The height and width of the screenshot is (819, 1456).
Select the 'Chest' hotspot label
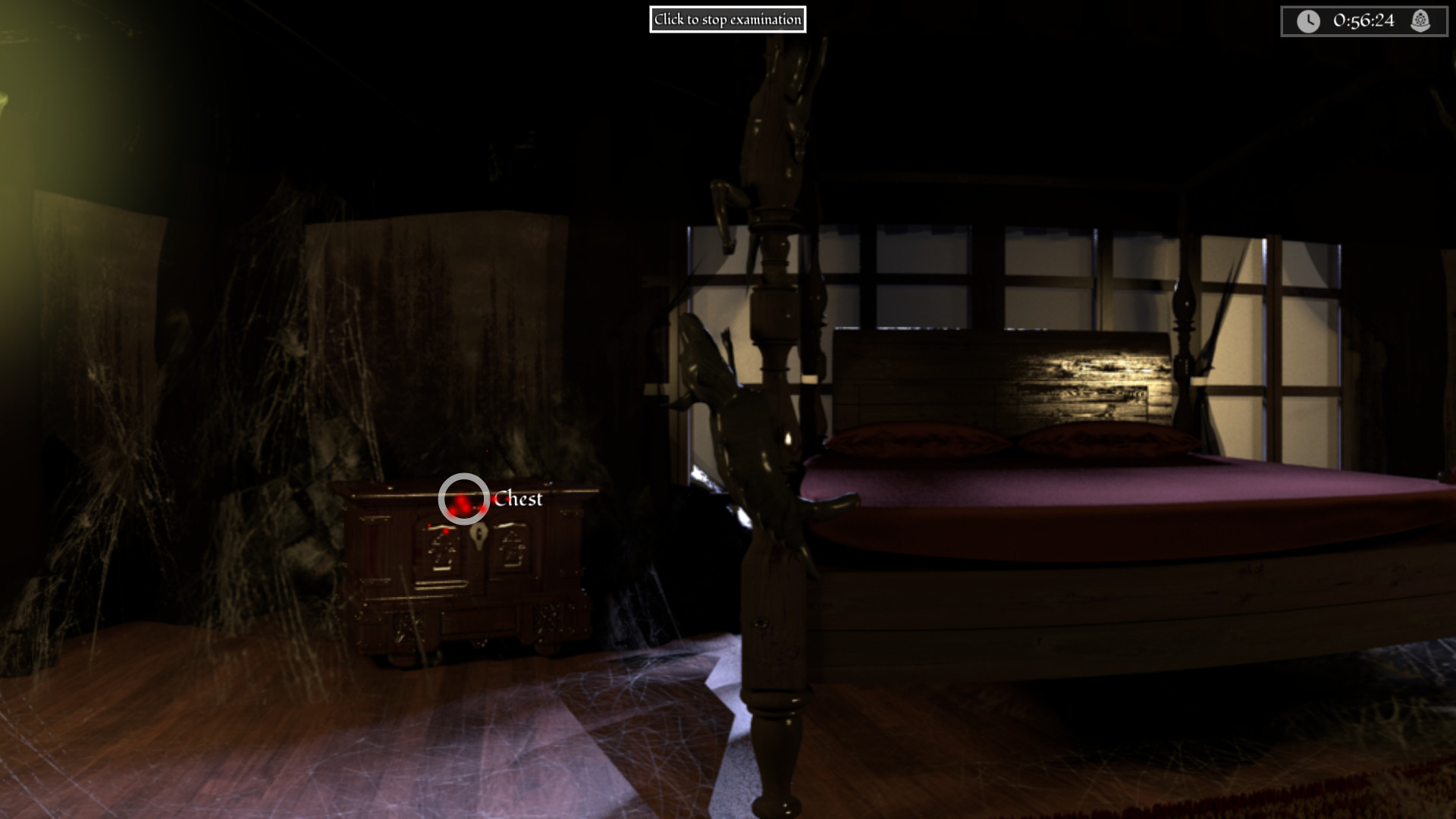tap(519, 500)
